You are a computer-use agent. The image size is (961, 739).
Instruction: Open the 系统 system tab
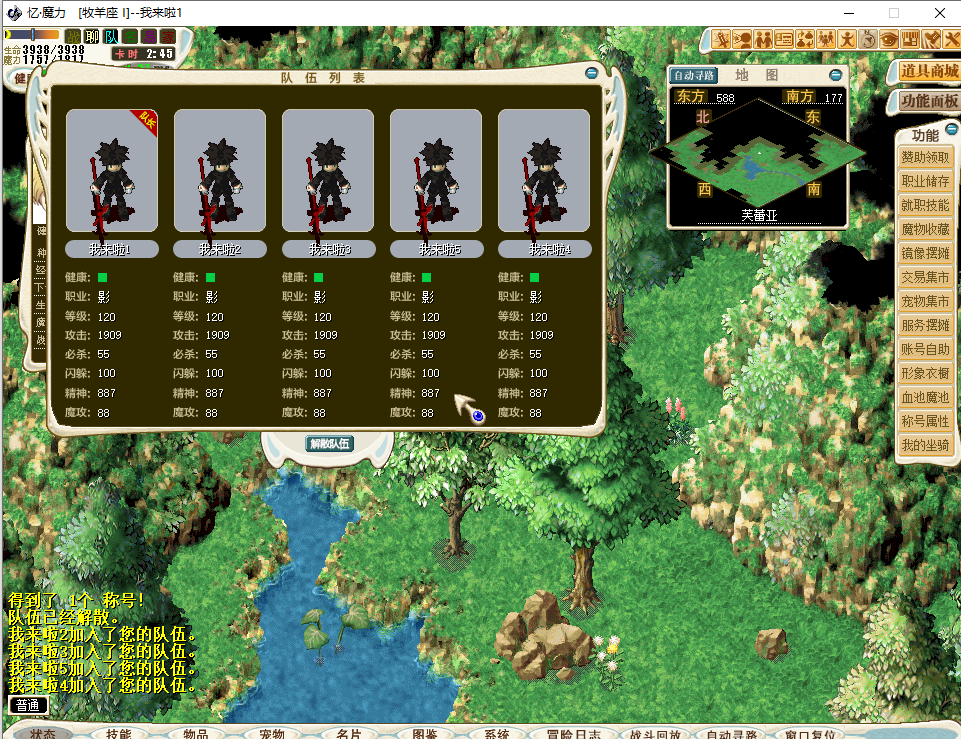pyautogui.click(x=497, y=734)
